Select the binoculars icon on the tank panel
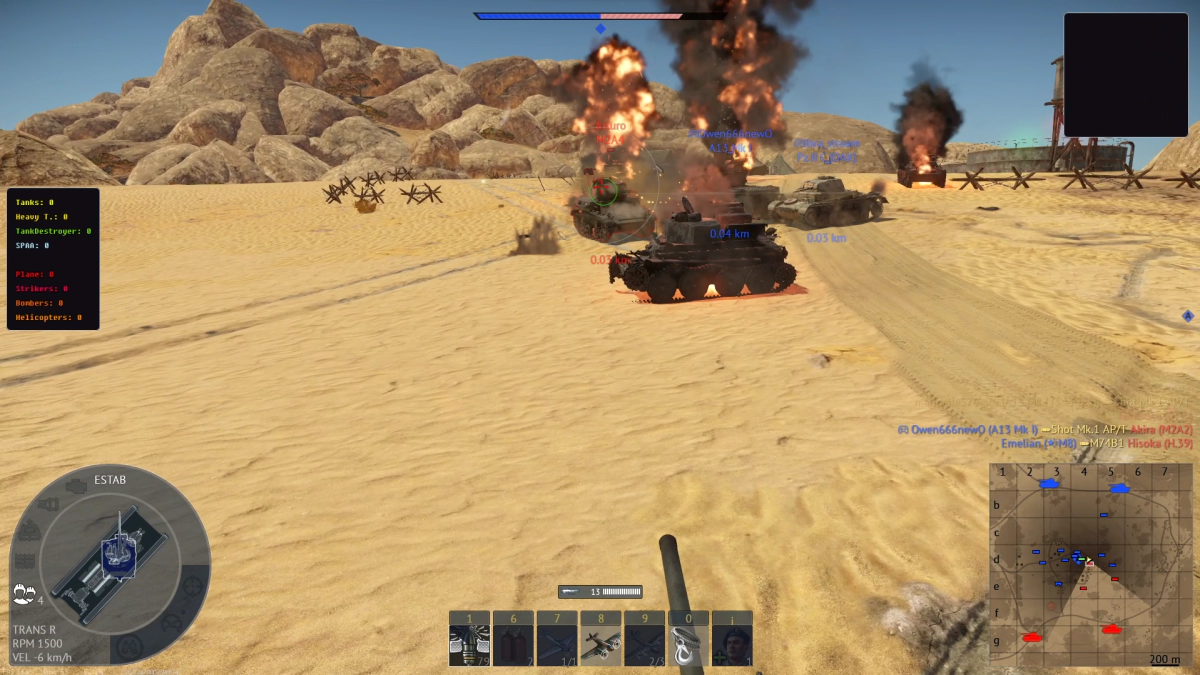This screenshot has width=1200, height=675. (130, 646)
